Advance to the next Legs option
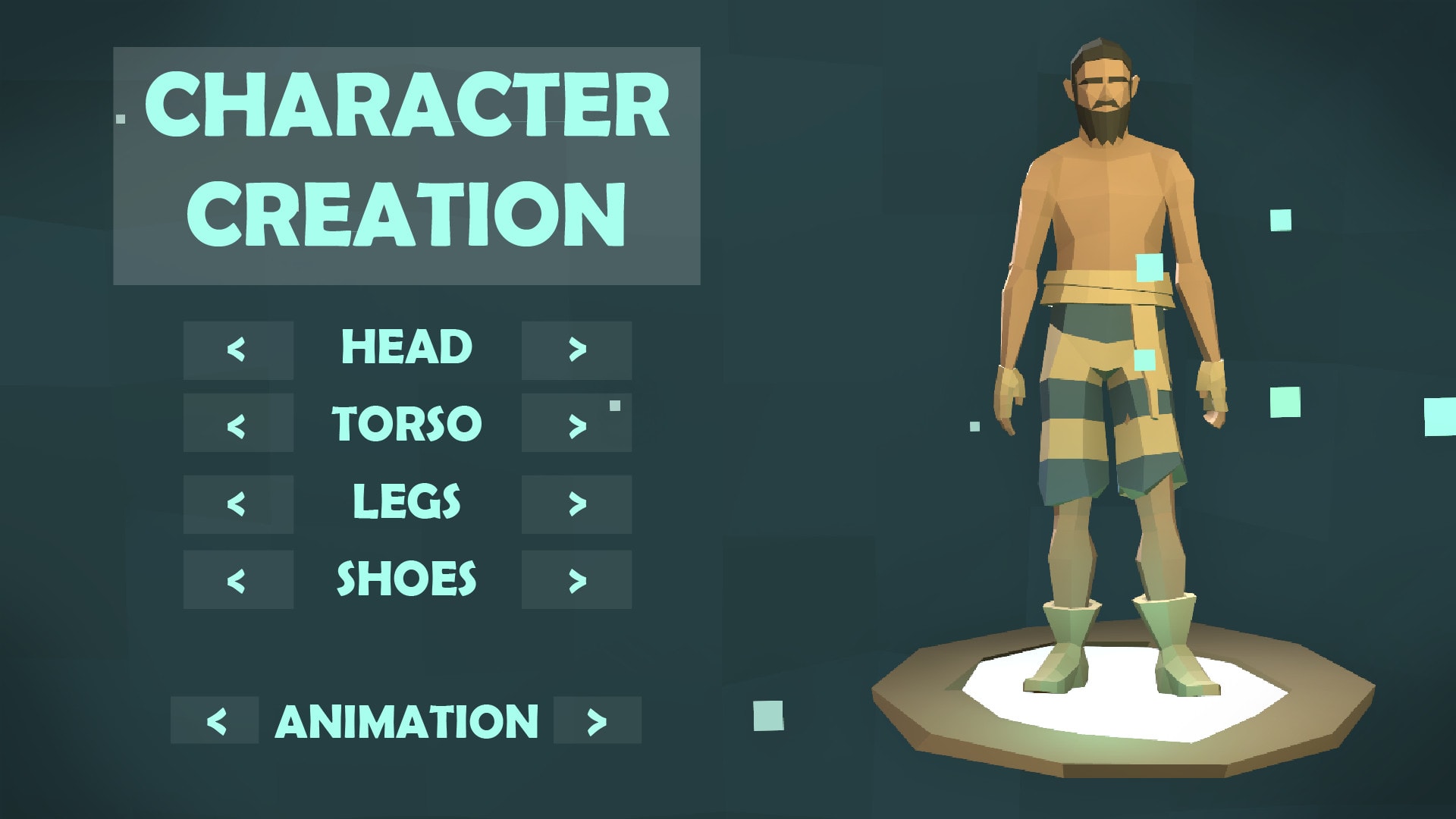Viewport: 1456px width, 819px height. (x=576, y=504)
